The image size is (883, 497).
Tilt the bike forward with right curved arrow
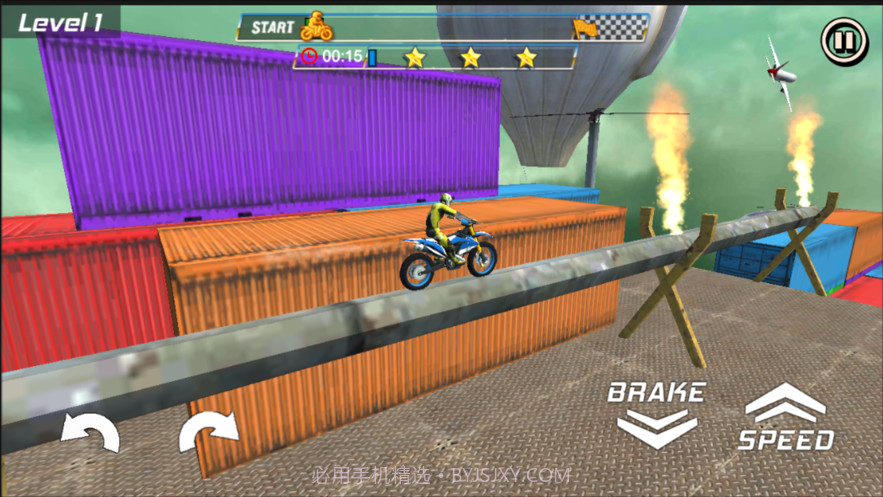208,432
